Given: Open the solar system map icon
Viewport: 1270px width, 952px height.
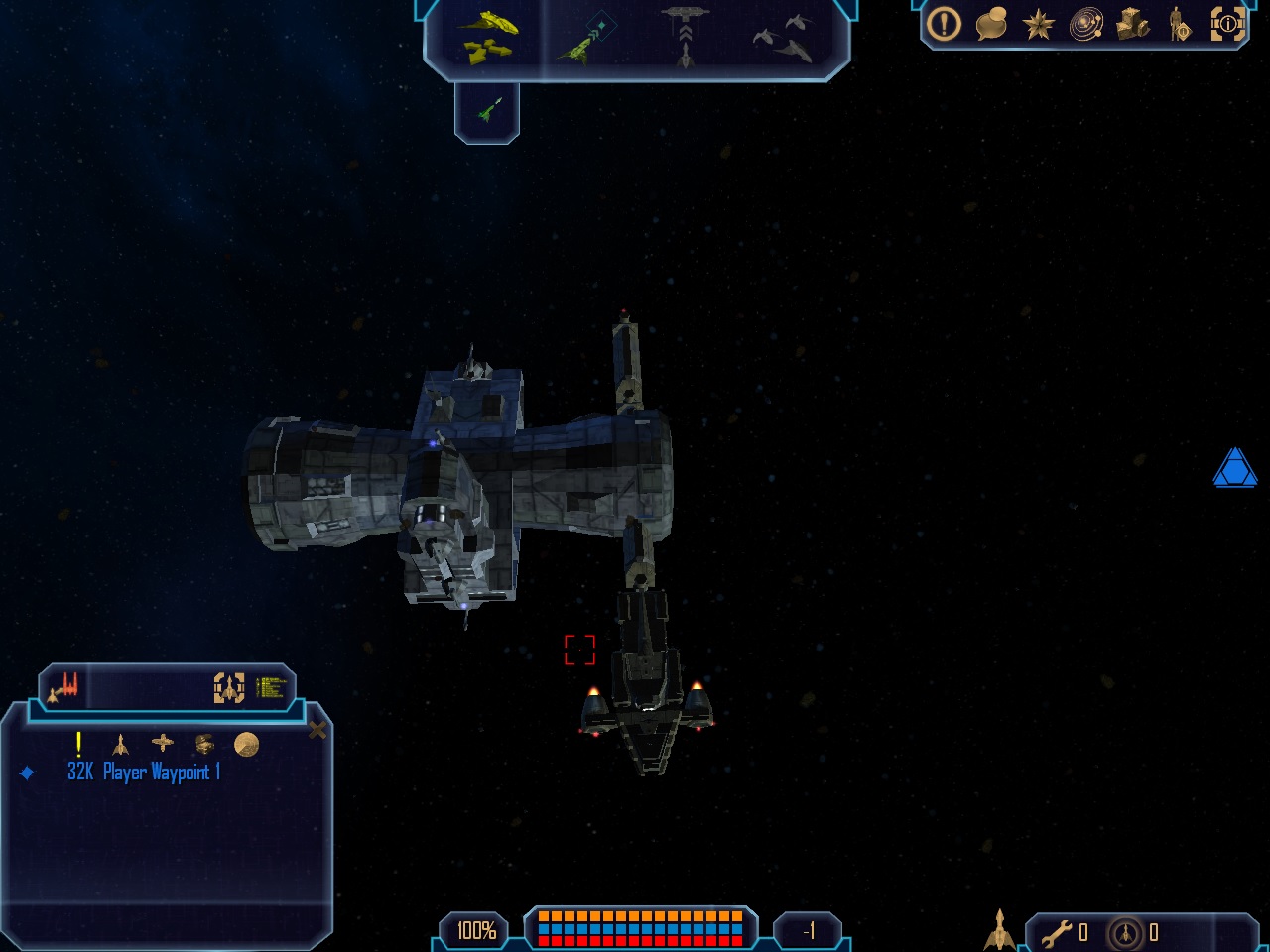Looking at the screenshot, I should (x=1085, y=24).
